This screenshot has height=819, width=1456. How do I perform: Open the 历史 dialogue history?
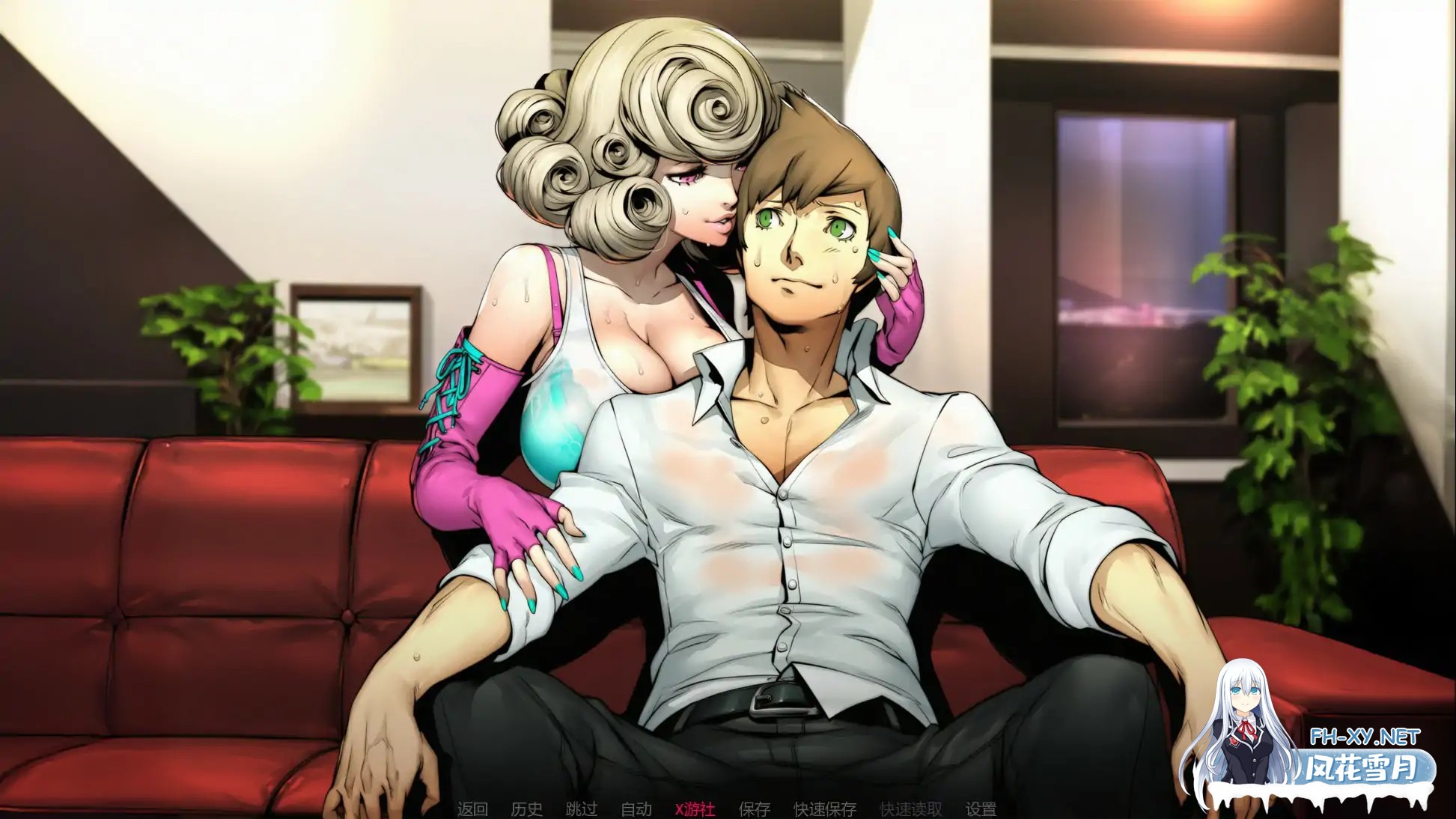coord(527,809)
